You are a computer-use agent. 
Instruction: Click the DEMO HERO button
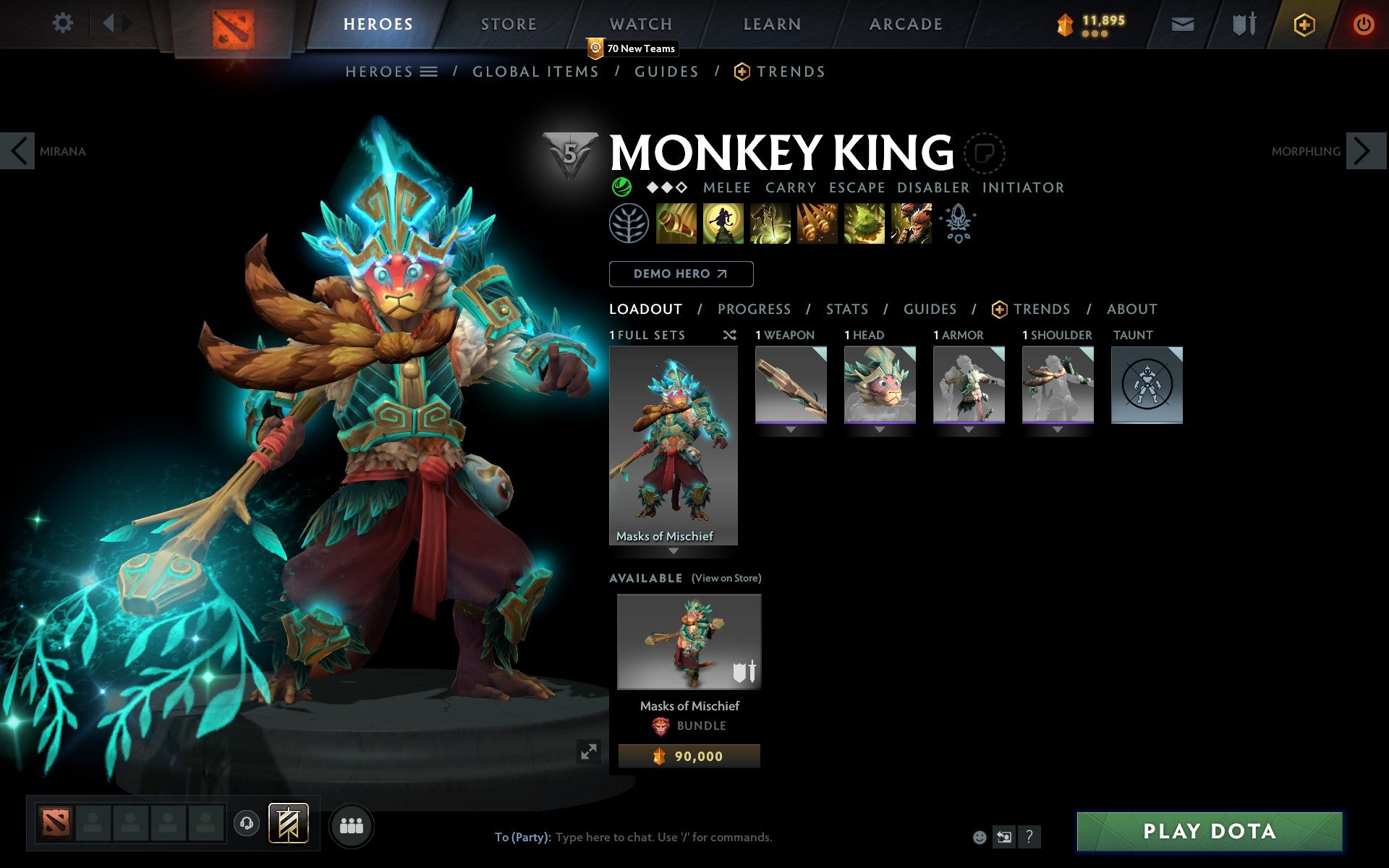[681, 274]
